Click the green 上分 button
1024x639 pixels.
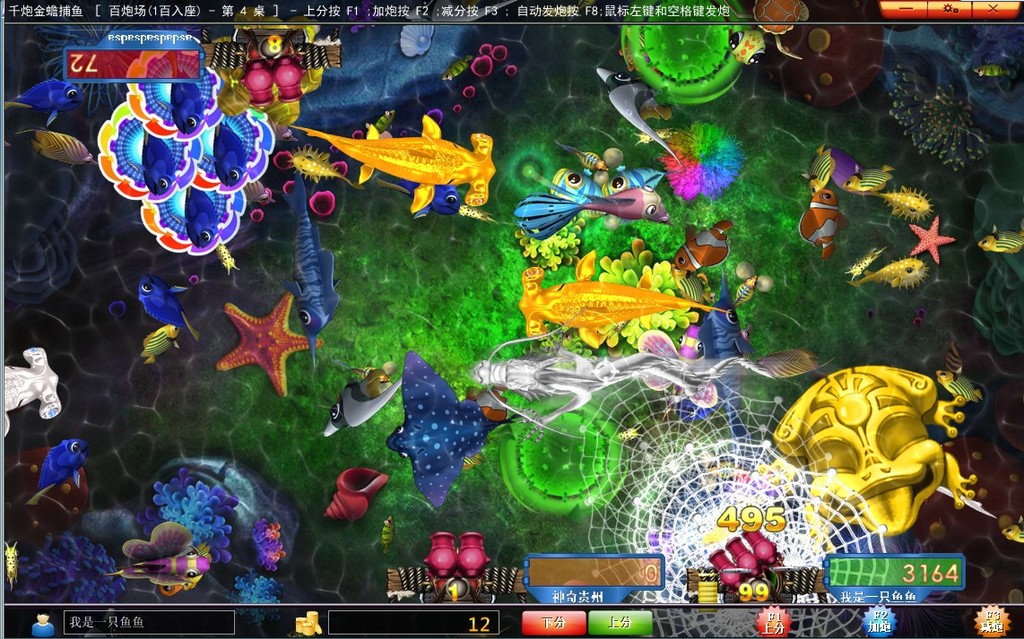pos(620,623)
